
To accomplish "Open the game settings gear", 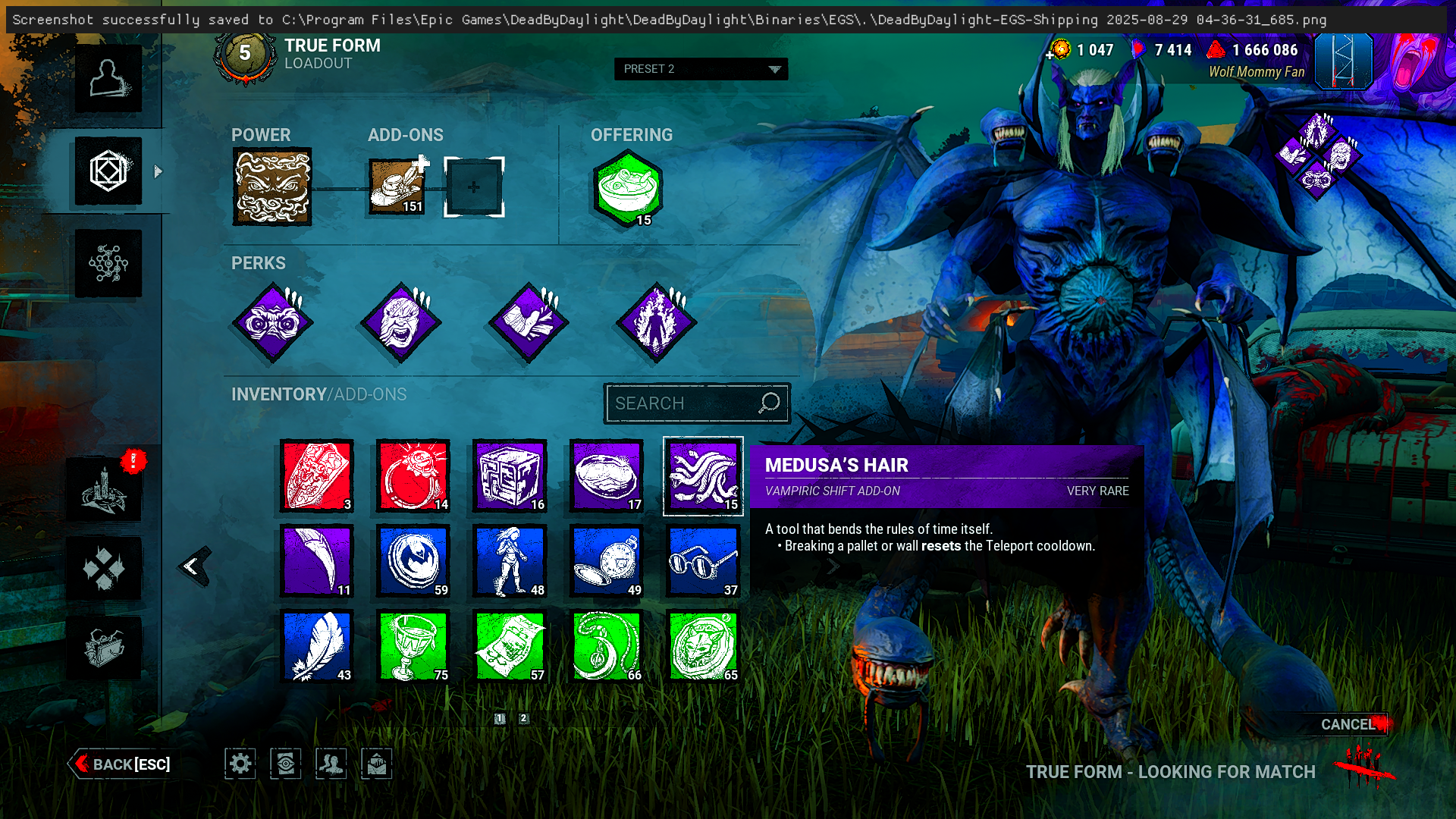I will 240,764.
